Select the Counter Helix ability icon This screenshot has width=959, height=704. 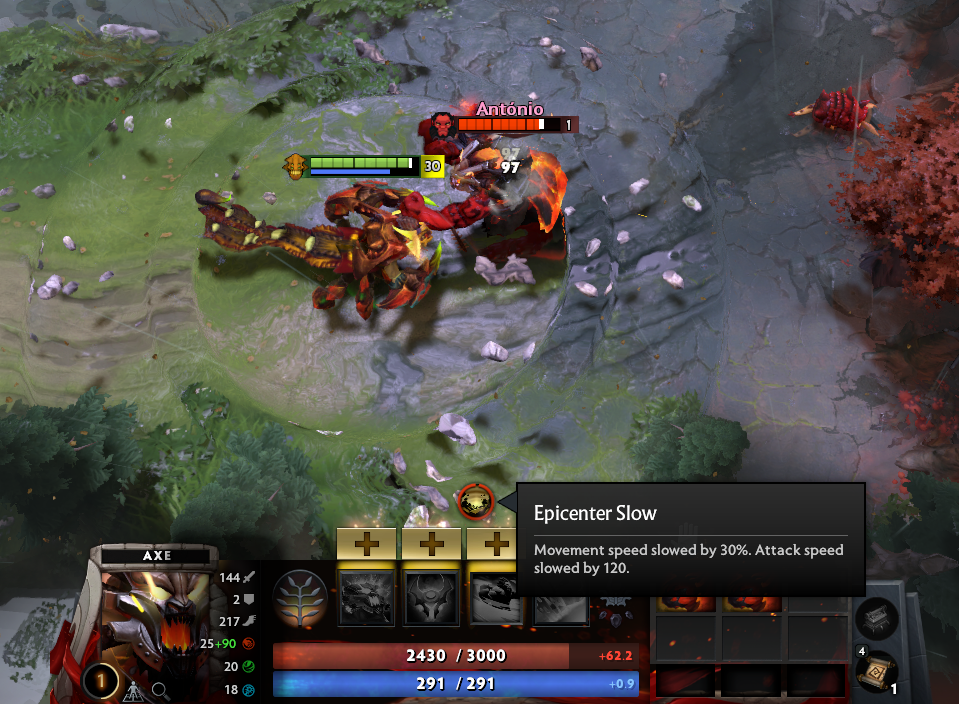coord(494,598)
